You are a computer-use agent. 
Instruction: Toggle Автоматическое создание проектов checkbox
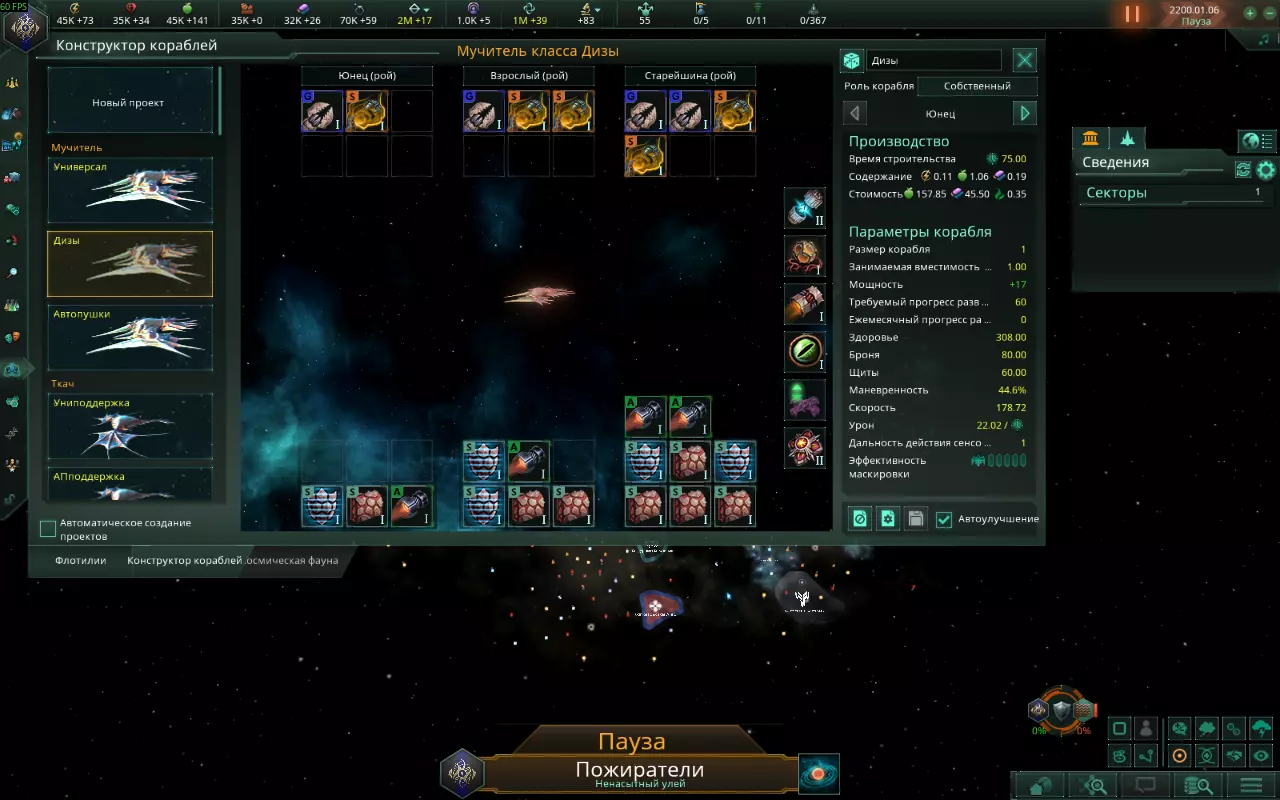pos(48,529)
